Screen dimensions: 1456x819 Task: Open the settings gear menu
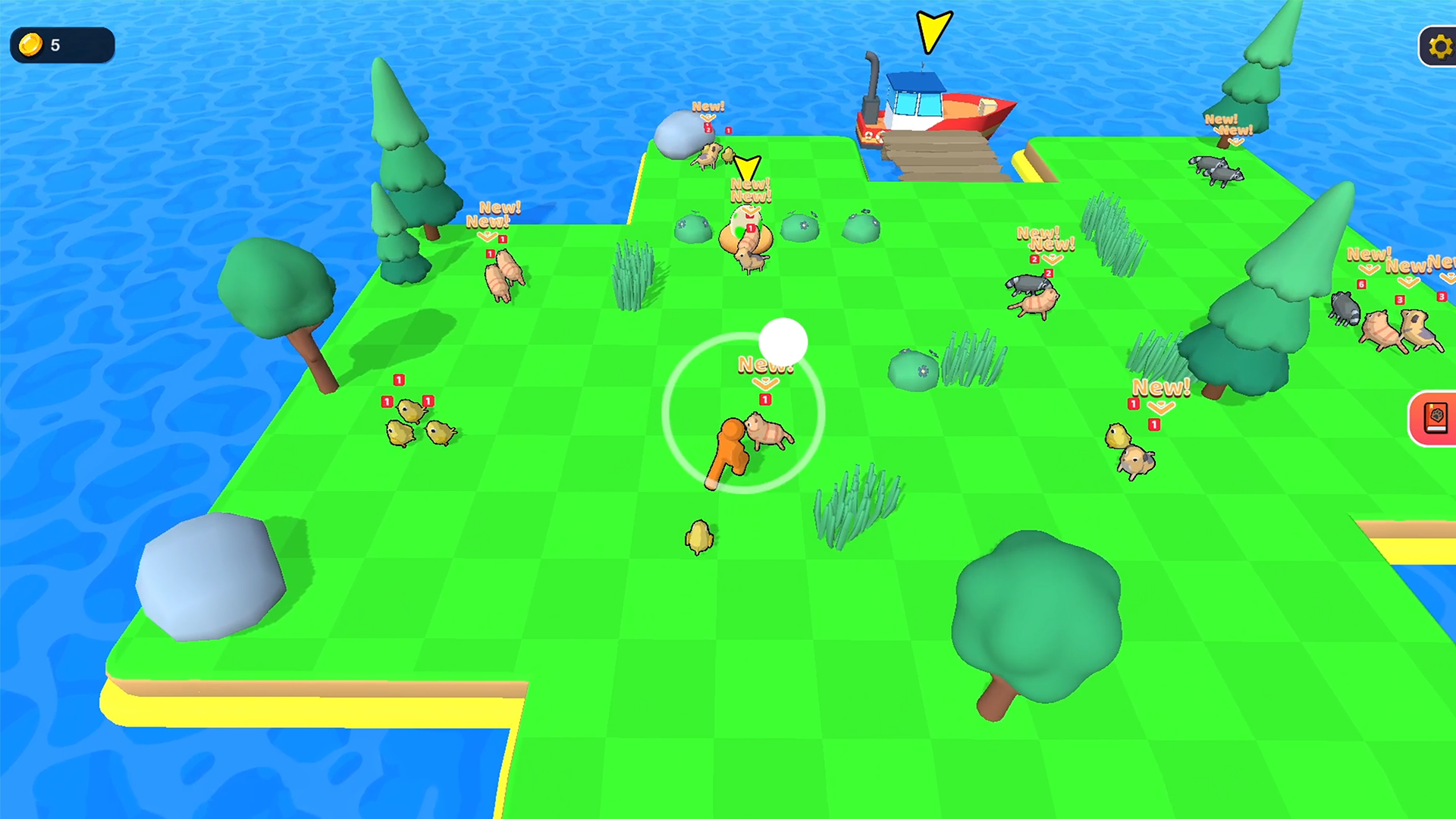pos(1439,45)
